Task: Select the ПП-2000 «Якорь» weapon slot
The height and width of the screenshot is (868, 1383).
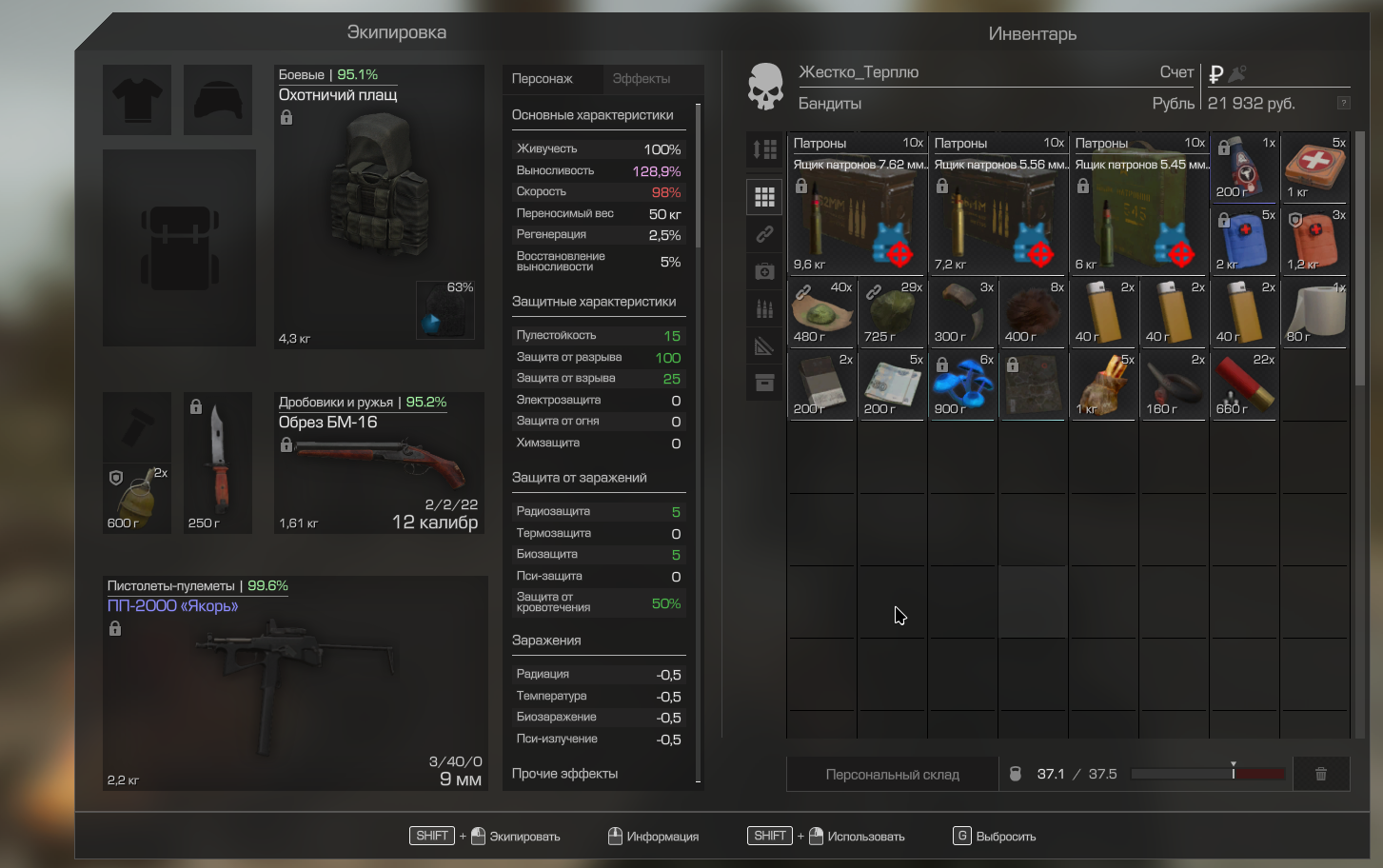Action: pos(295,682)
